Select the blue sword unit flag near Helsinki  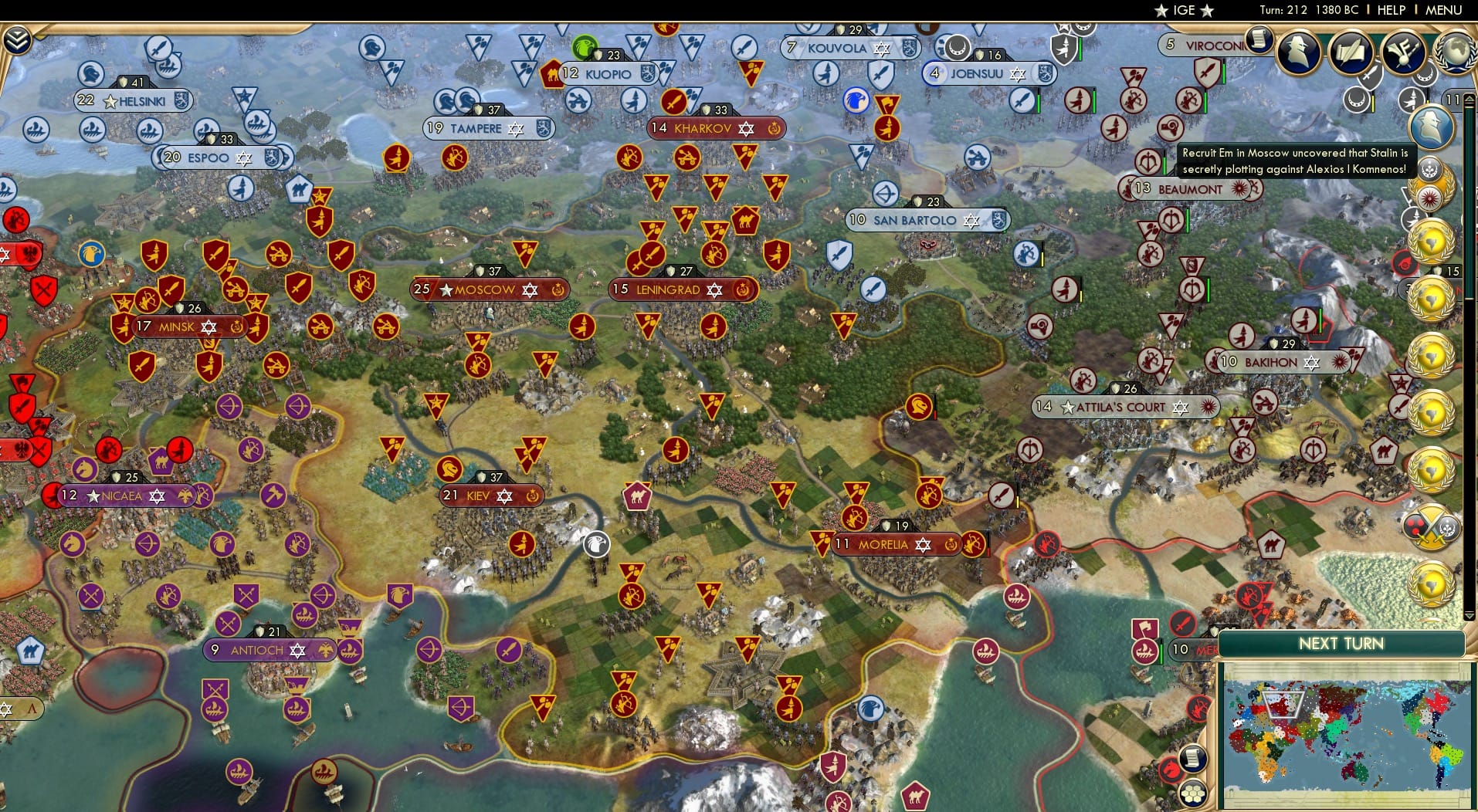point(160,47)
